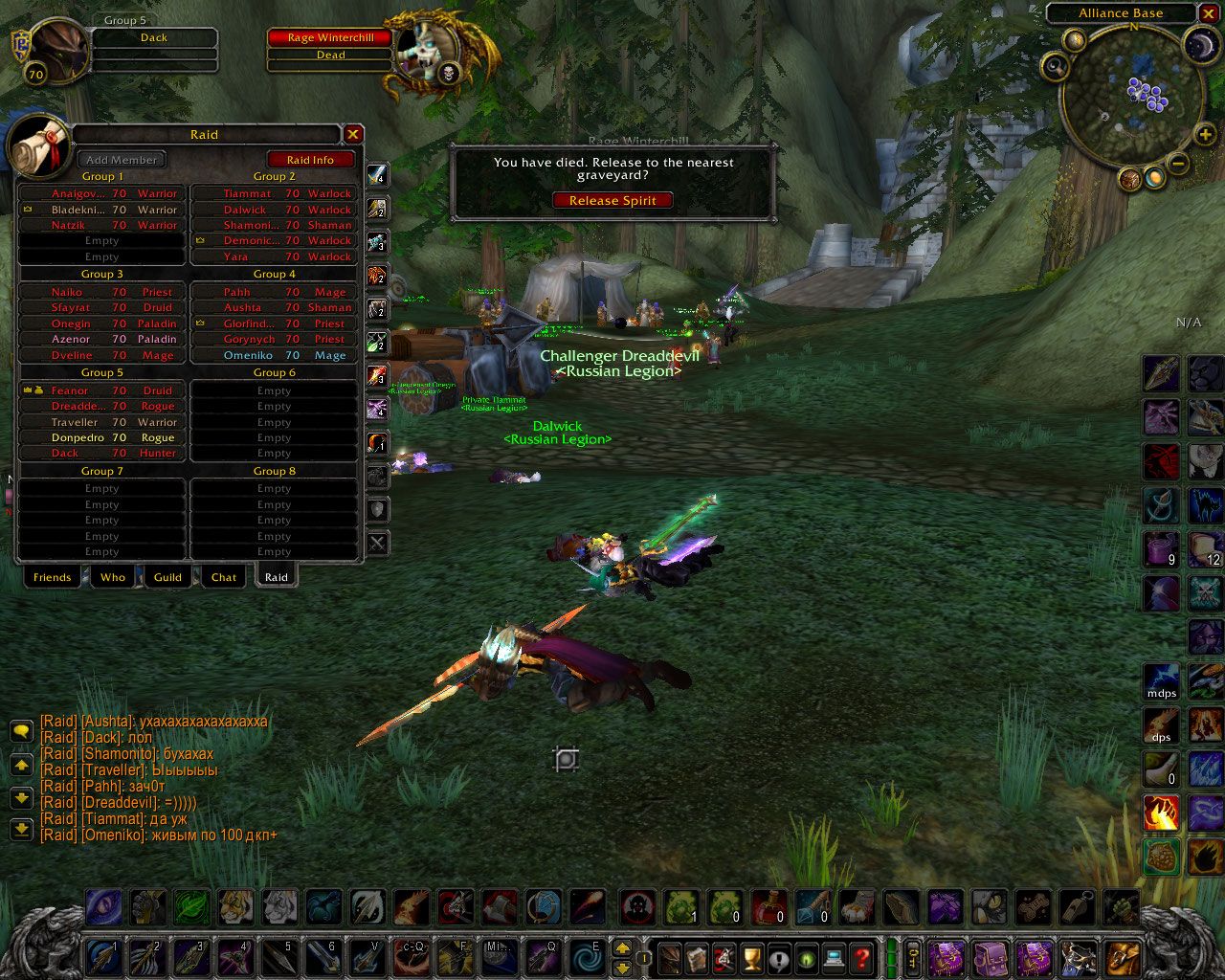The image size is (1225, 980).
Task: Open the red question mark help button
Action: (861, 956)
